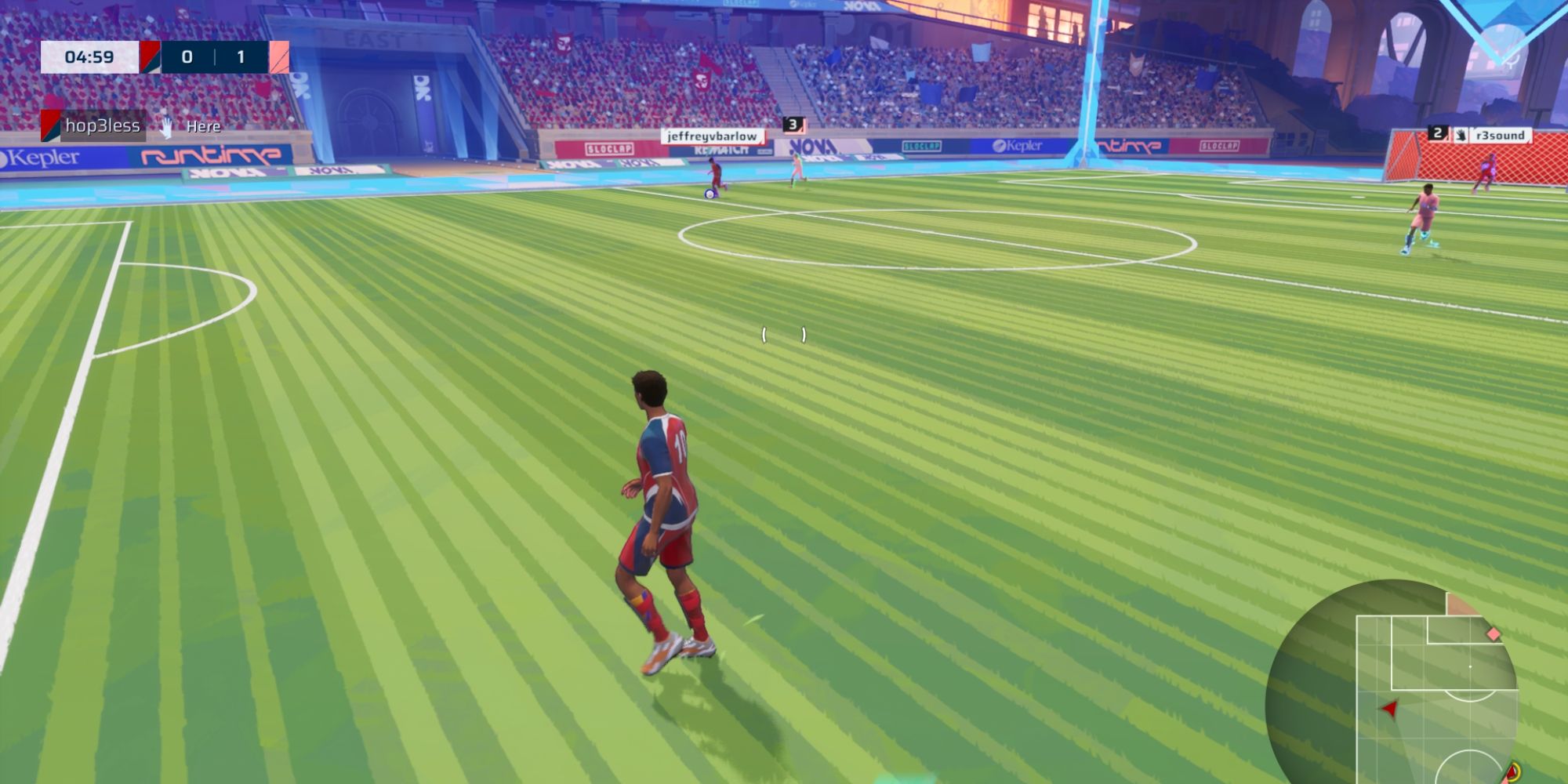Image resolution: width=1568 pixels, height=784 pixels.
Task: Toggle the '2' badge next to r3sound
Action: (1437, 133)
